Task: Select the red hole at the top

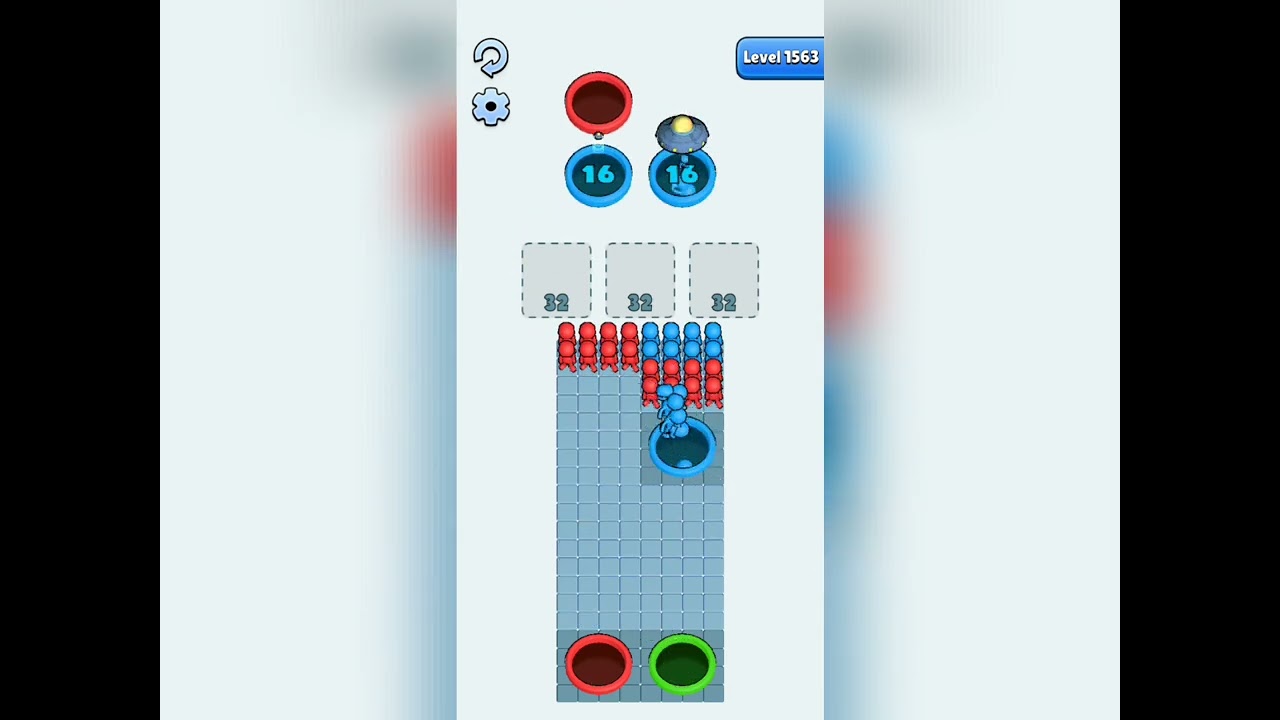Action: click(x=598, y=100)
